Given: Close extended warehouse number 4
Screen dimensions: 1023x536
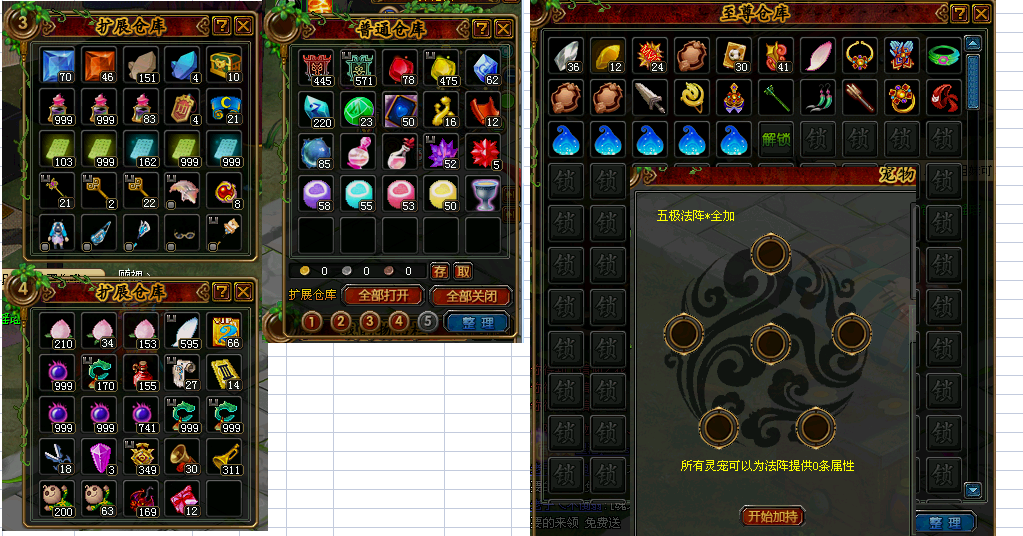Looking at the screenshot, I should (243, 291).
